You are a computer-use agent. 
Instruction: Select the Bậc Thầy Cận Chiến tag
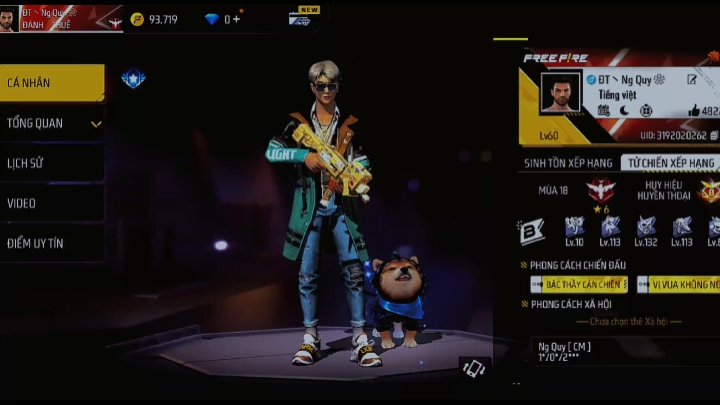tap(579, 285)
